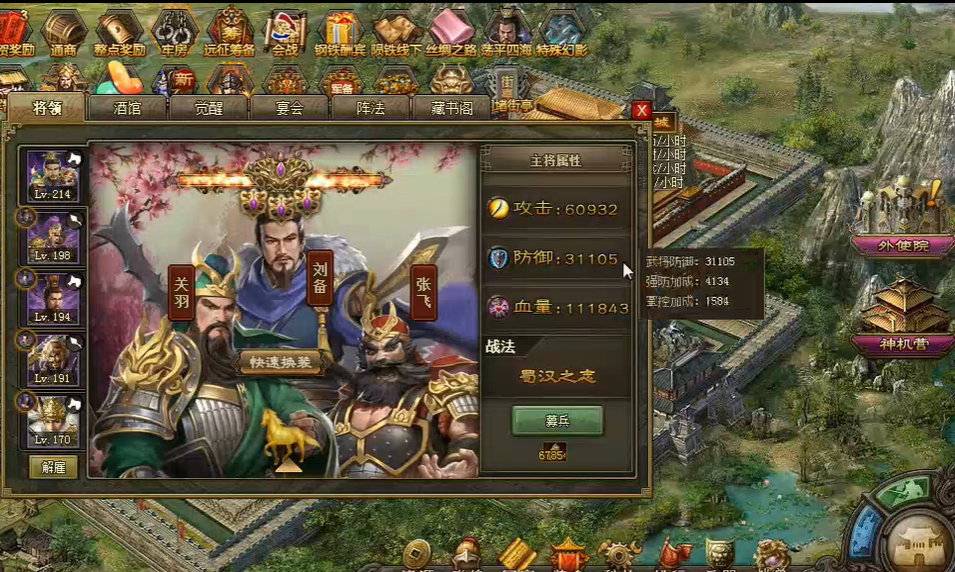This screenshot has height=572, width=955.
Task: Open the 觉醒 tab
Action: 208,108
